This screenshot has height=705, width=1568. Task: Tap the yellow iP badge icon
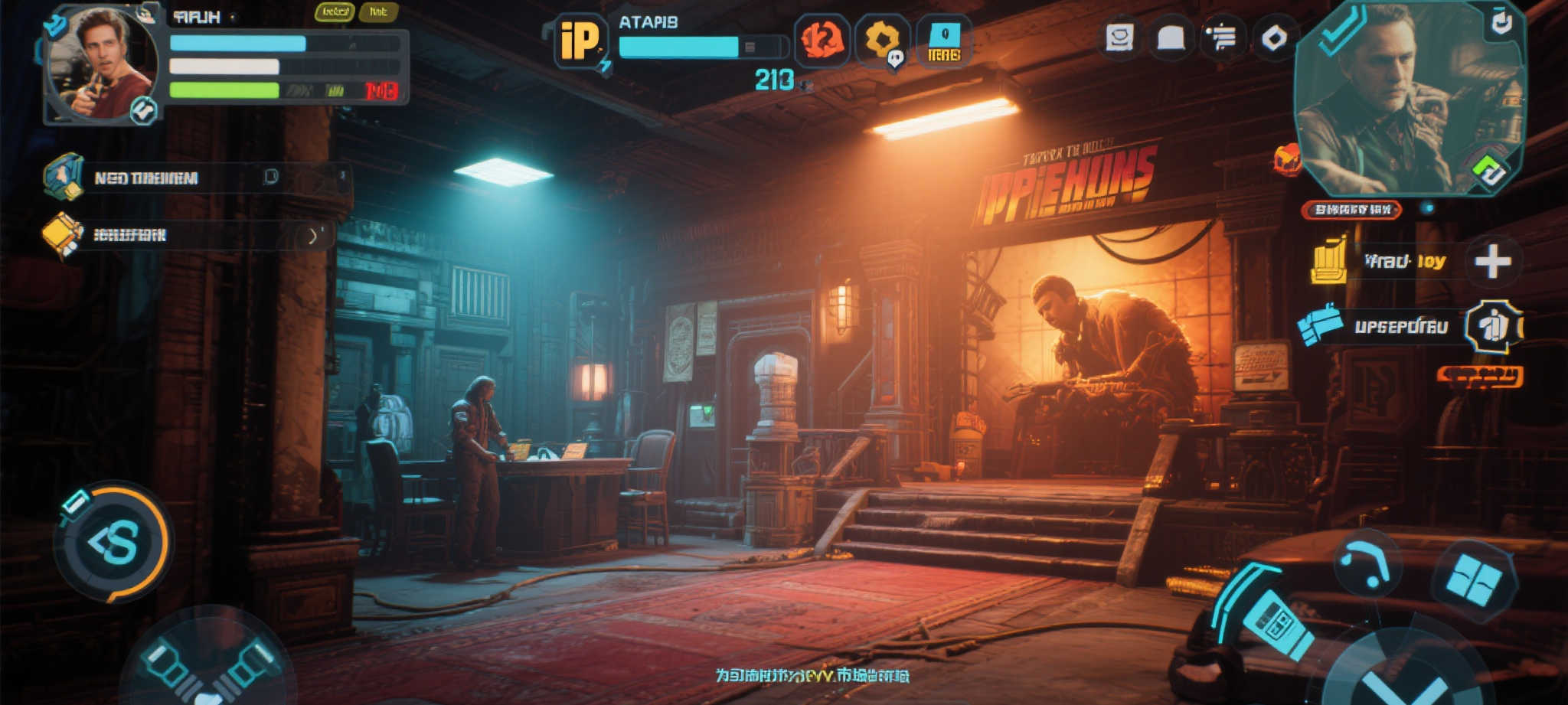pos(579,41)
